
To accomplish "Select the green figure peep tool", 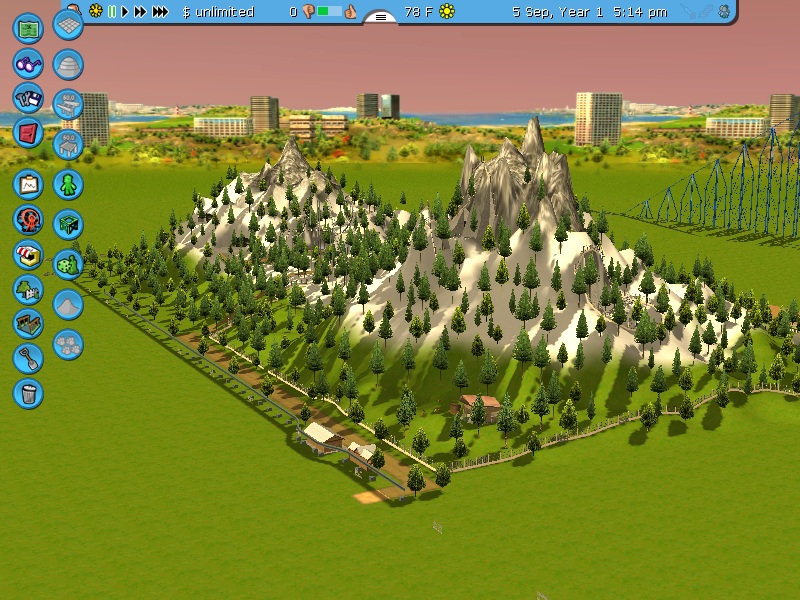I will (x=68, y=185).
